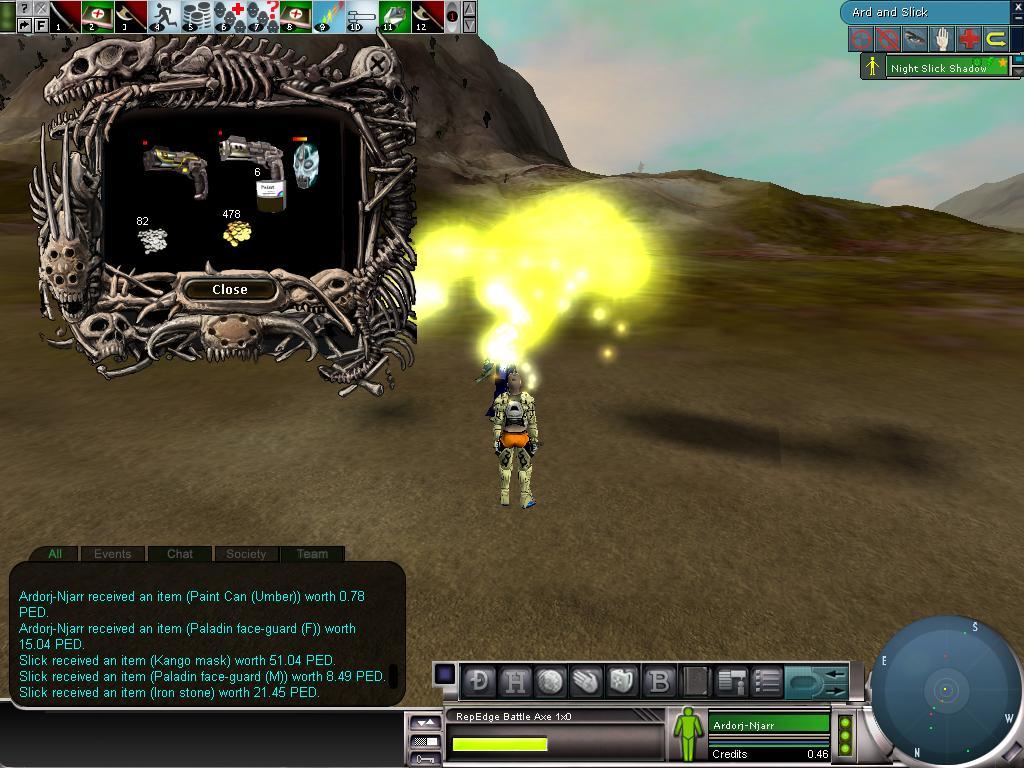Screen dimensions: 1025x771
Task: Open the H button on action bar
Action: (515, 681)
